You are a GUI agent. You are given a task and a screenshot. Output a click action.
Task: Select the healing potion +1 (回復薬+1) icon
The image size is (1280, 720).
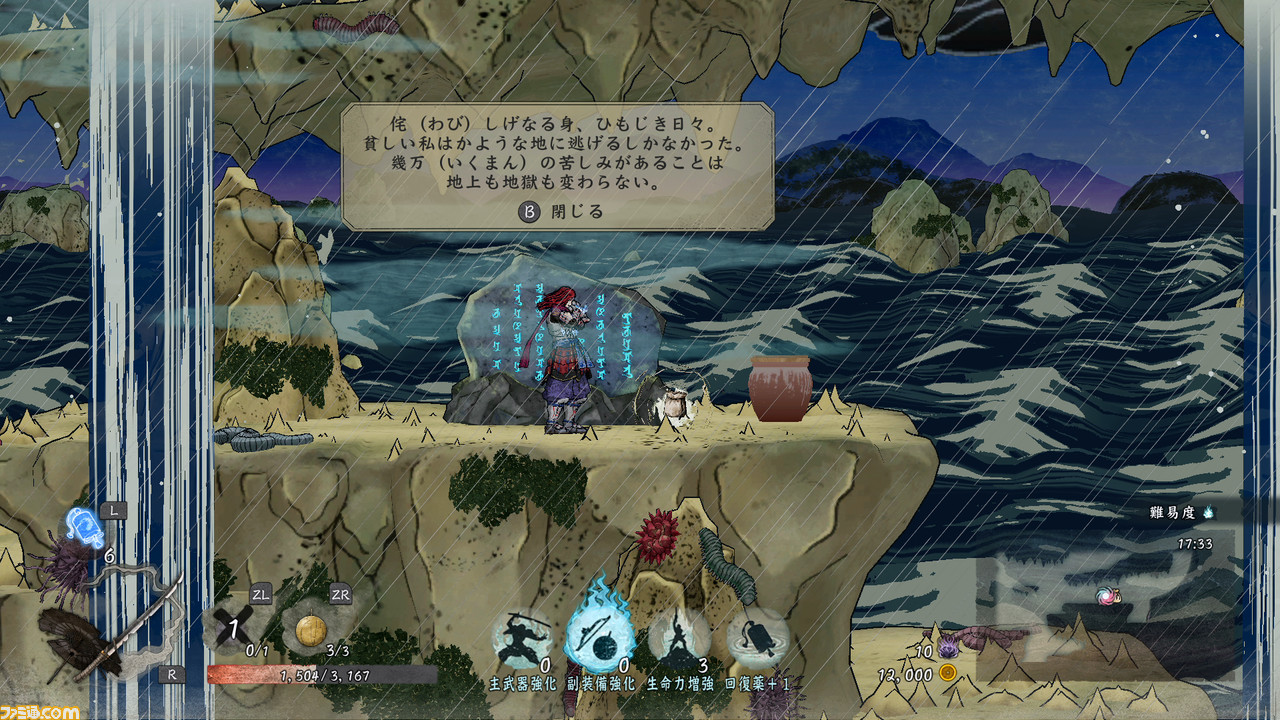coord(757,640)
